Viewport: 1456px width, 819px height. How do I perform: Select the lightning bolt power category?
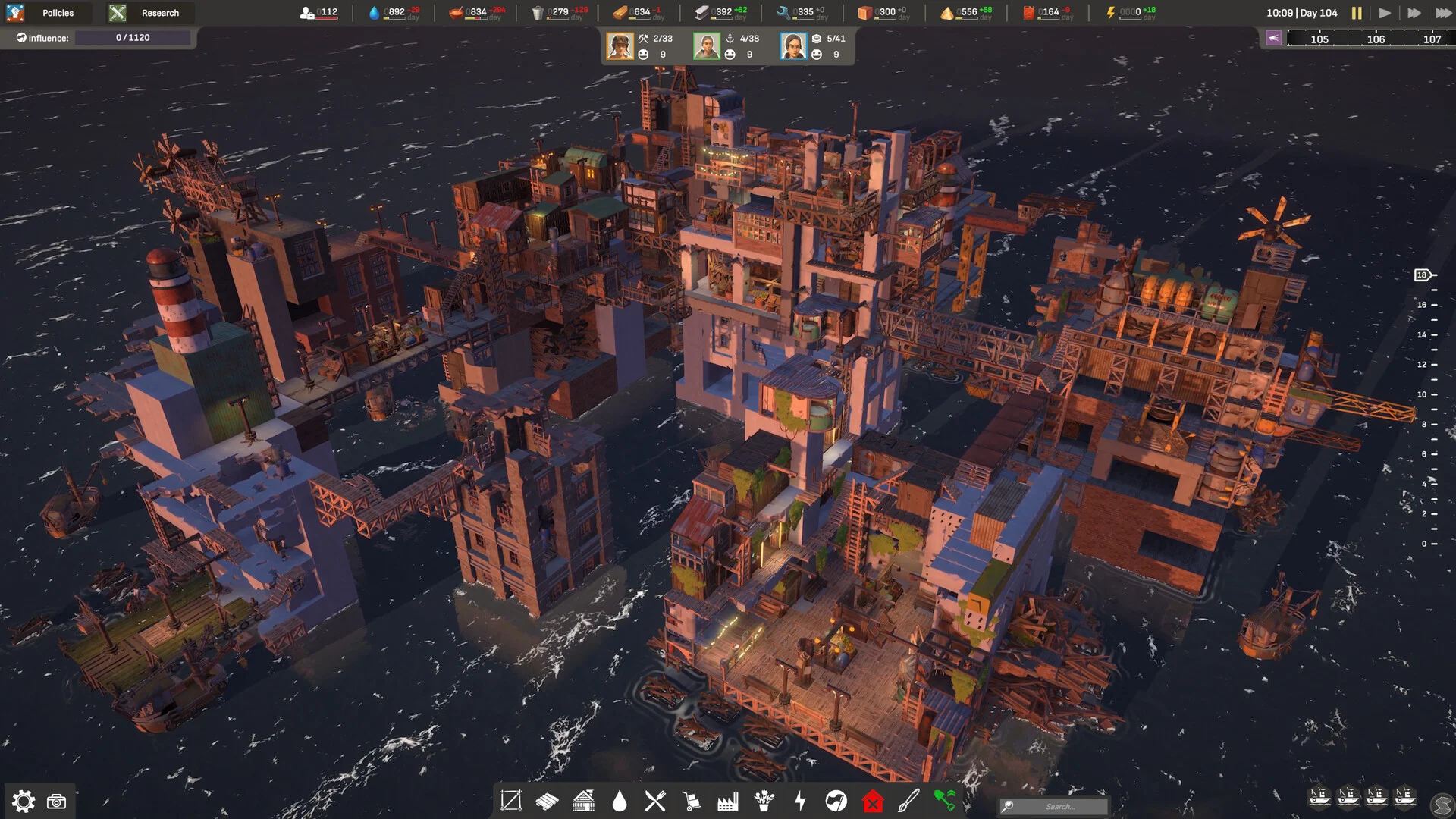[800, 801]
